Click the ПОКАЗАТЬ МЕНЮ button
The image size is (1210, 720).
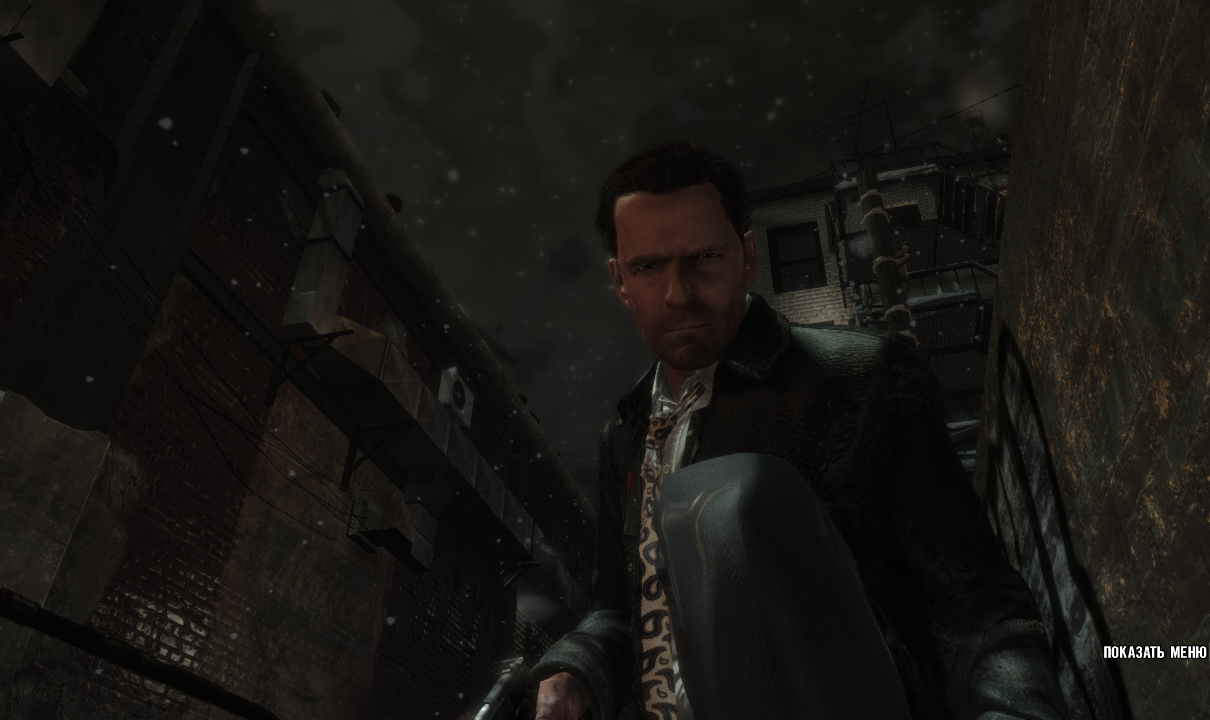1154,653
